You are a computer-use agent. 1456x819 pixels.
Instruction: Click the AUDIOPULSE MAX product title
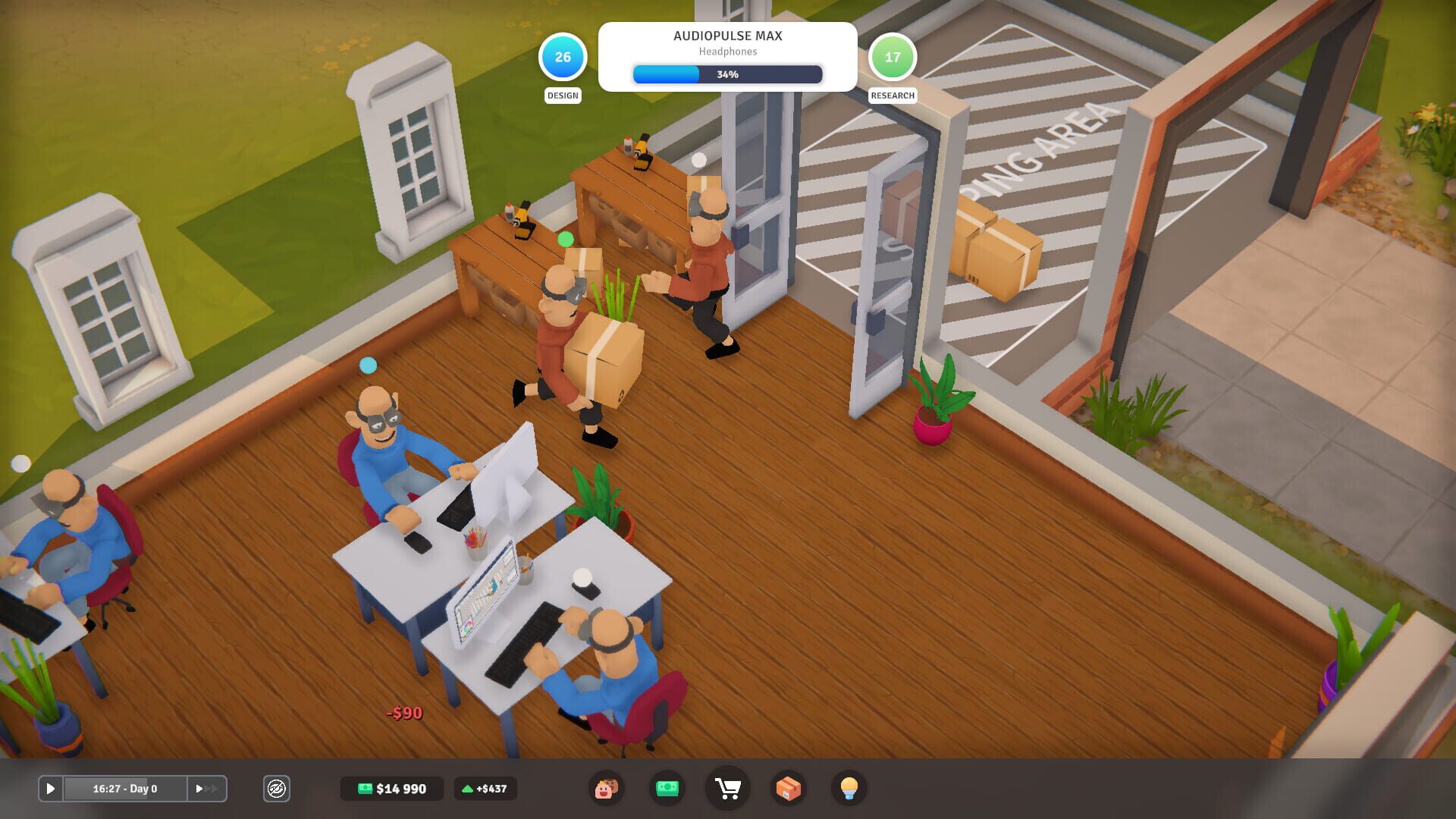click(x=727, y=36)
